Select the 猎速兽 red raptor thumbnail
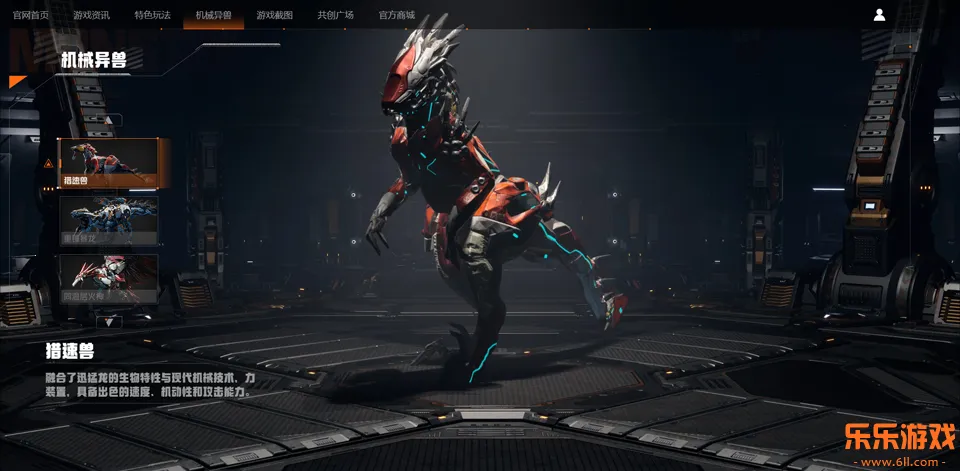Viewport: 960px width, 471px height. (109, 163)
